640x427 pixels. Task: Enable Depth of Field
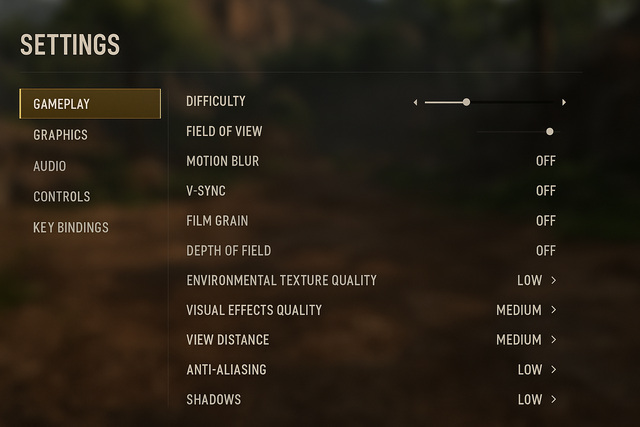(545, 251)
